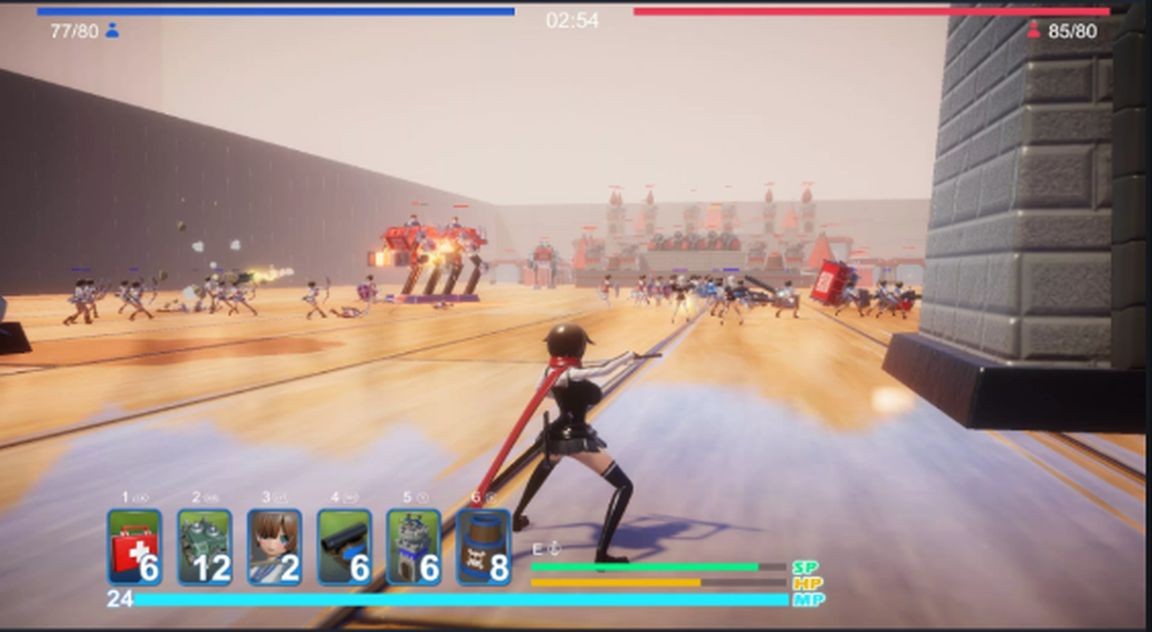Choose the brown-haired girl unit card
This screenshot has height=632, width=1152.
(275, 547)
